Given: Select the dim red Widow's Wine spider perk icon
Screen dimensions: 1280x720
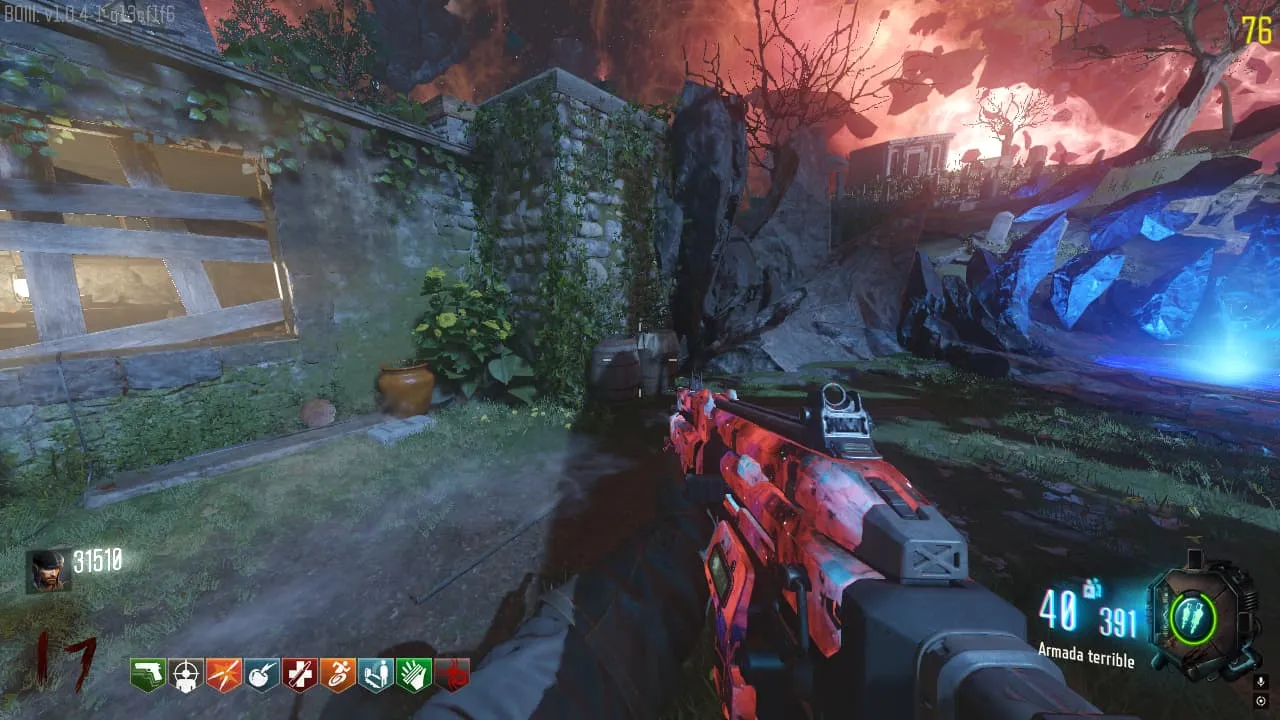Looking at the screenshot, I should (x=452, y=675).
